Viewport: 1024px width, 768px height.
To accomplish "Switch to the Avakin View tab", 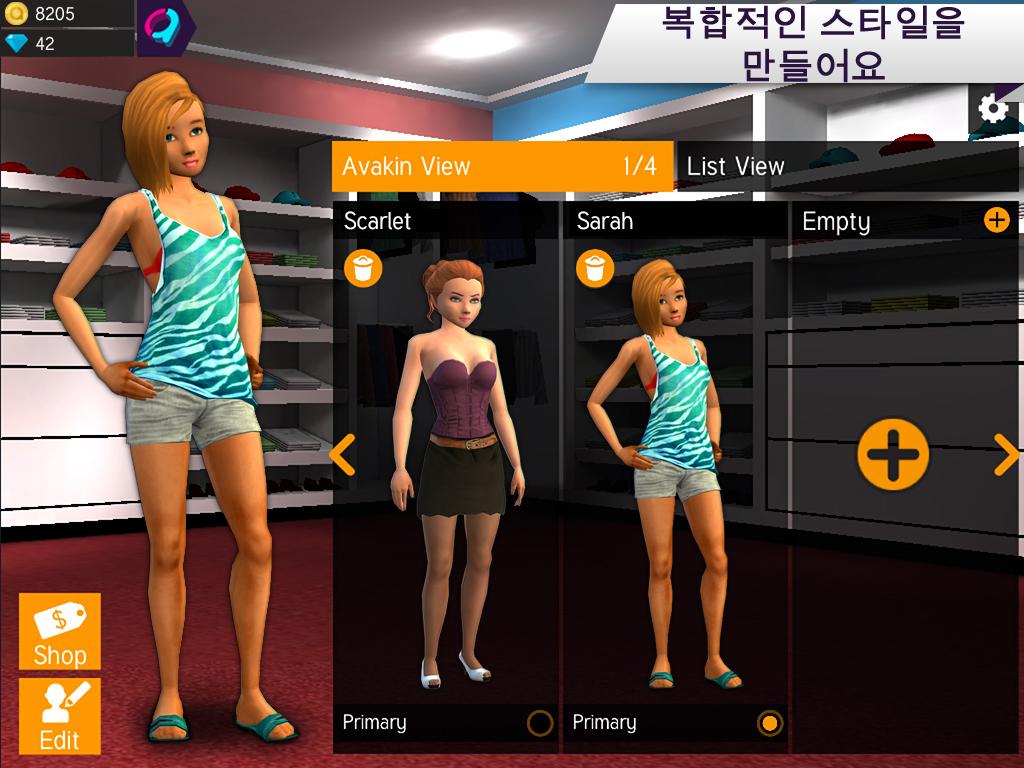I will tap(502, 166).
